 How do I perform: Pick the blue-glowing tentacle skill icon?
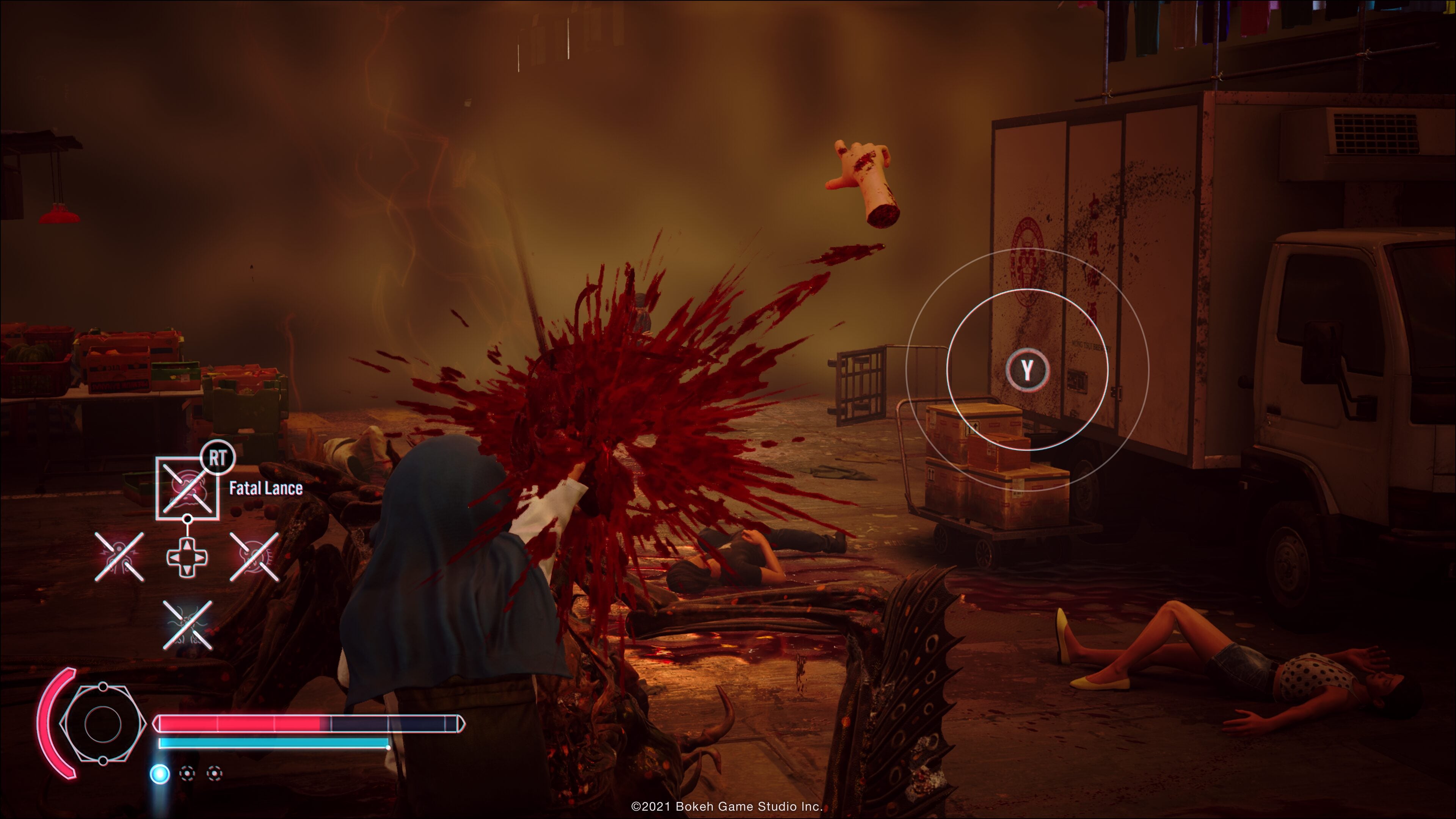pyautogui.click(x=188, y=625)
